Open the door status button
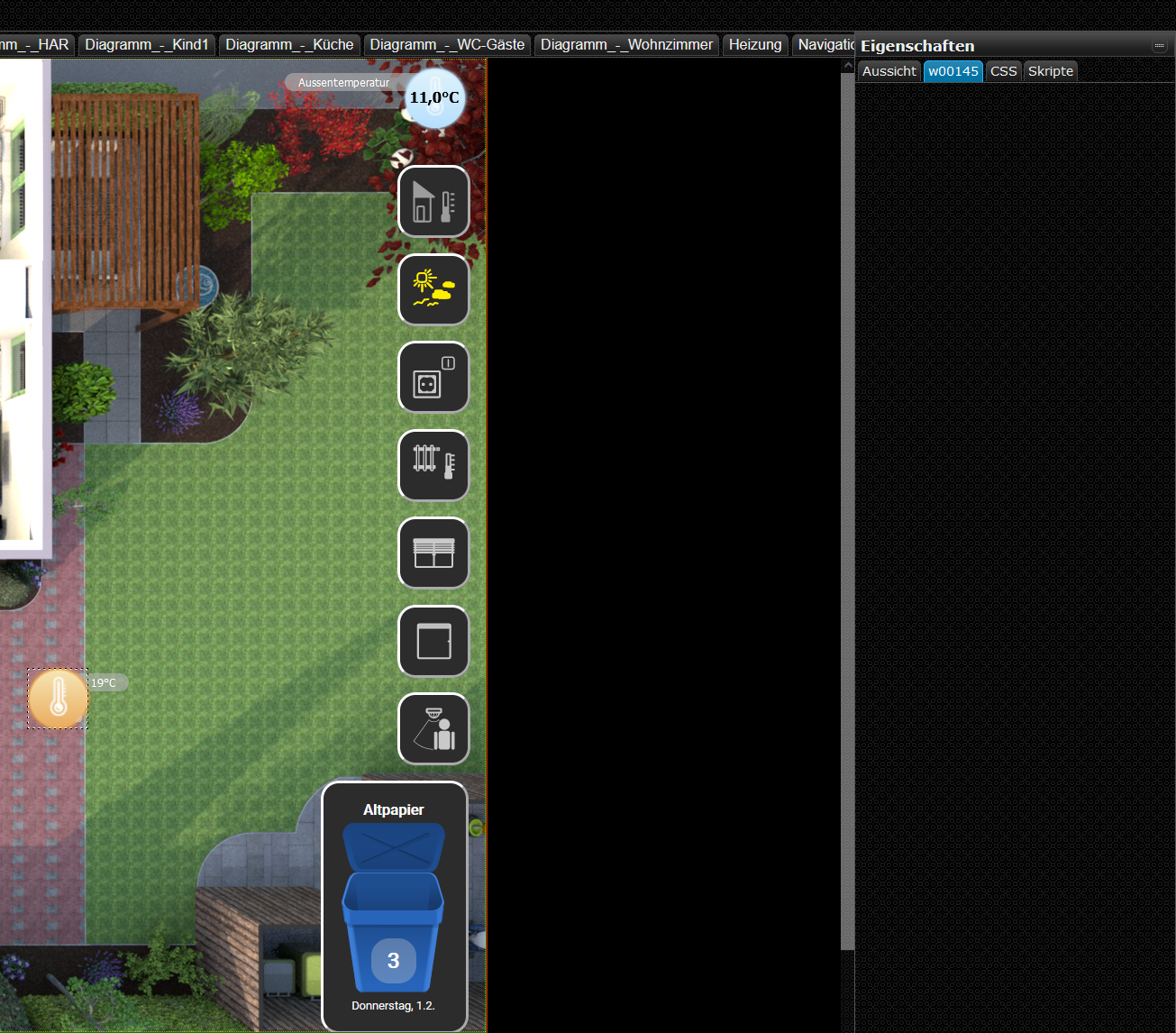 pyautogui.click(x=433, y=641)
